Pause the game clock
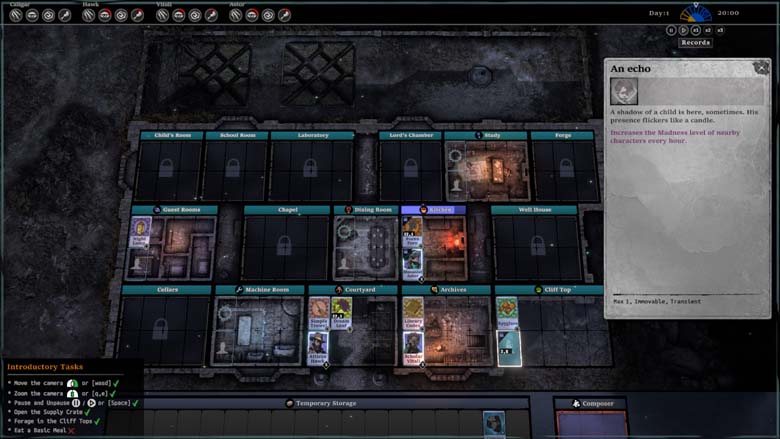Screen dimensions: 780x439 [672, 30]
